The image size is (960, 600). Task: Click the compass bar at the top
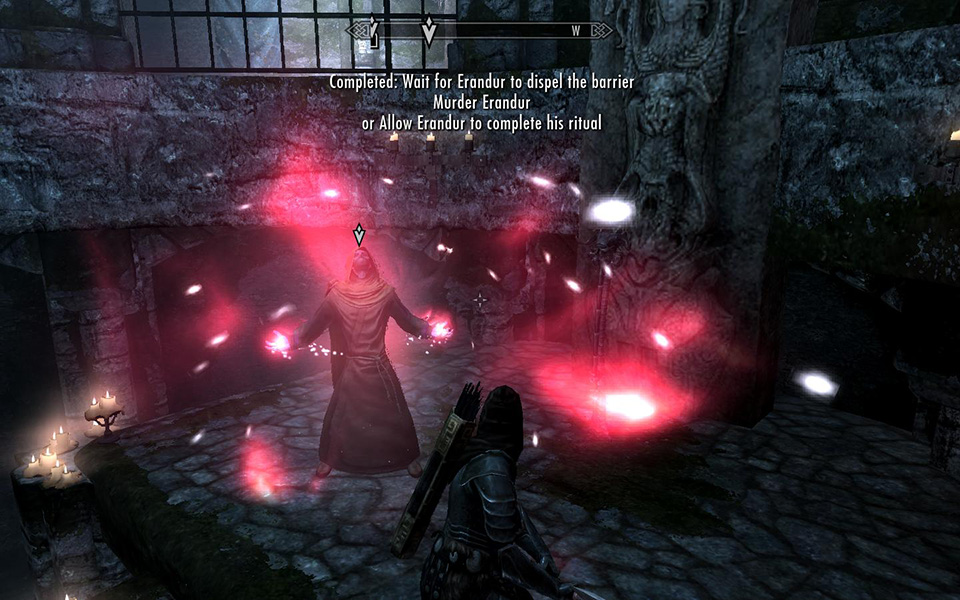[x=480, y=31]
